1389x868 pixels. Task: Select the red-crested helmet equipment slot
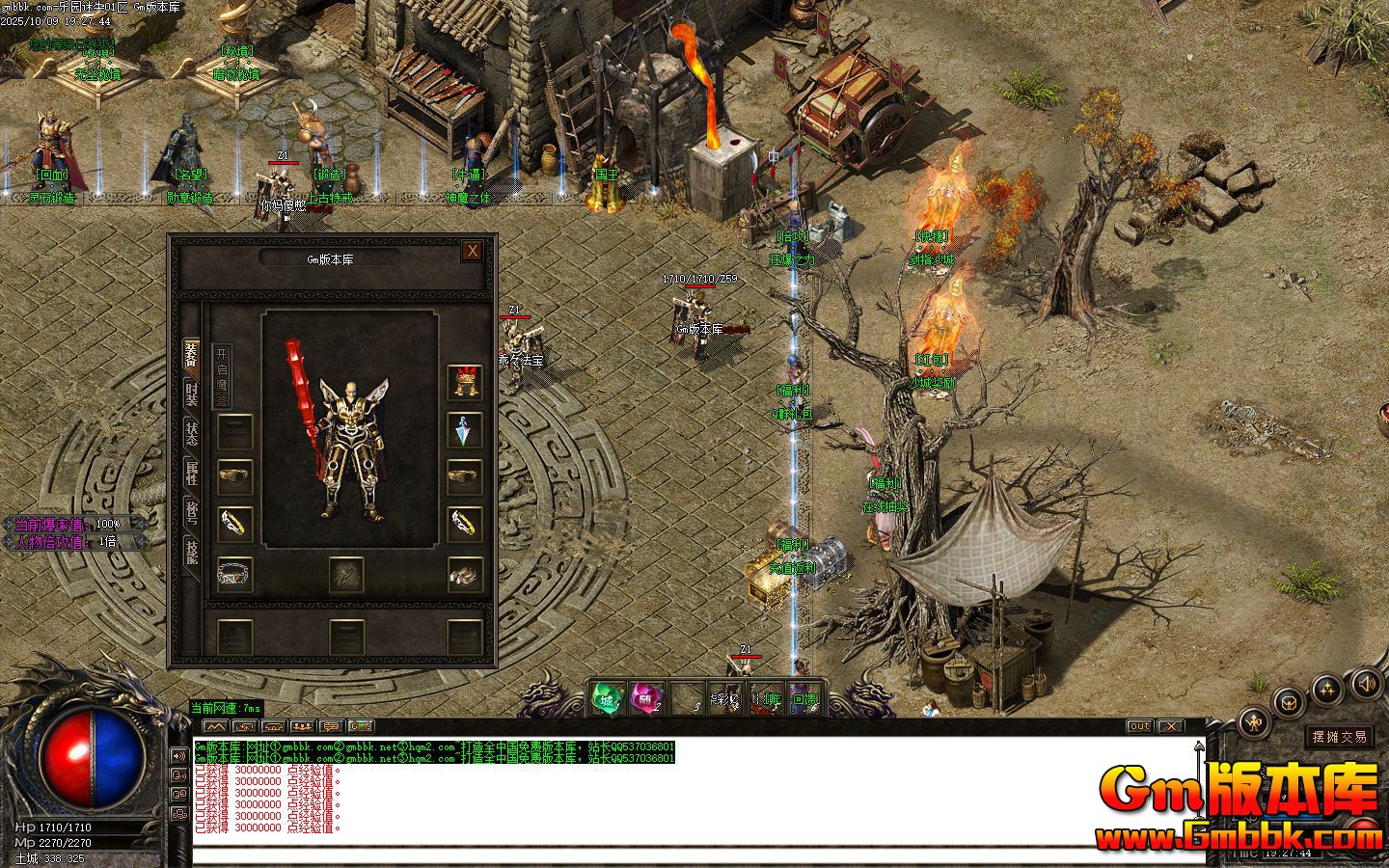(x=464, y=383)
